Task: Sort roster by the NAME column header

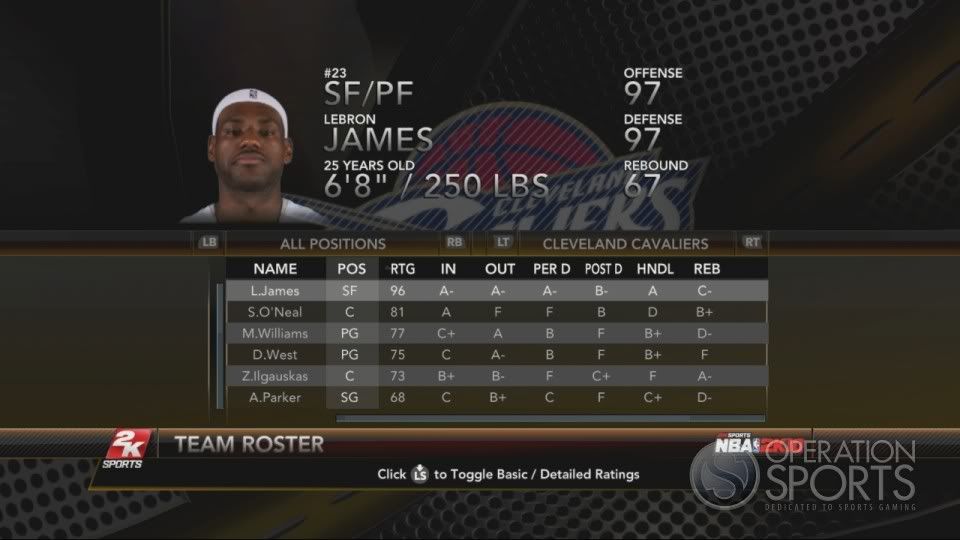Action: (275, 269)
